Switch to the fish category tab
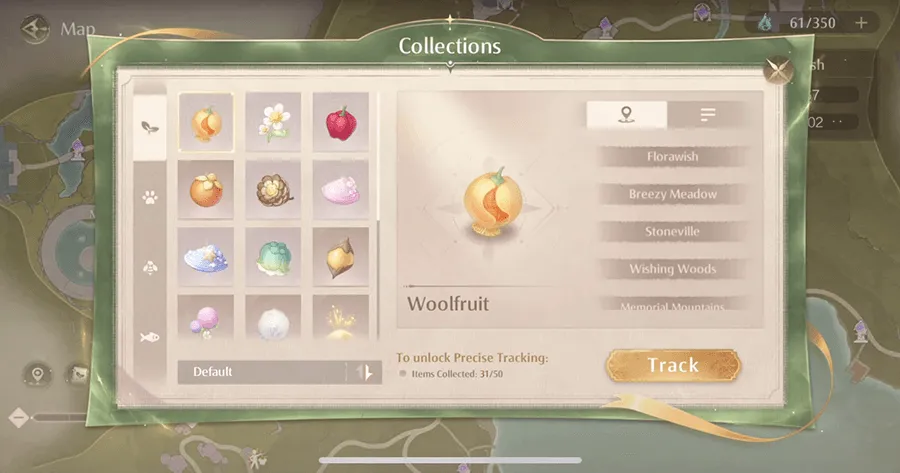This screenshot has height=473, width=900. [x=150, y=337]
